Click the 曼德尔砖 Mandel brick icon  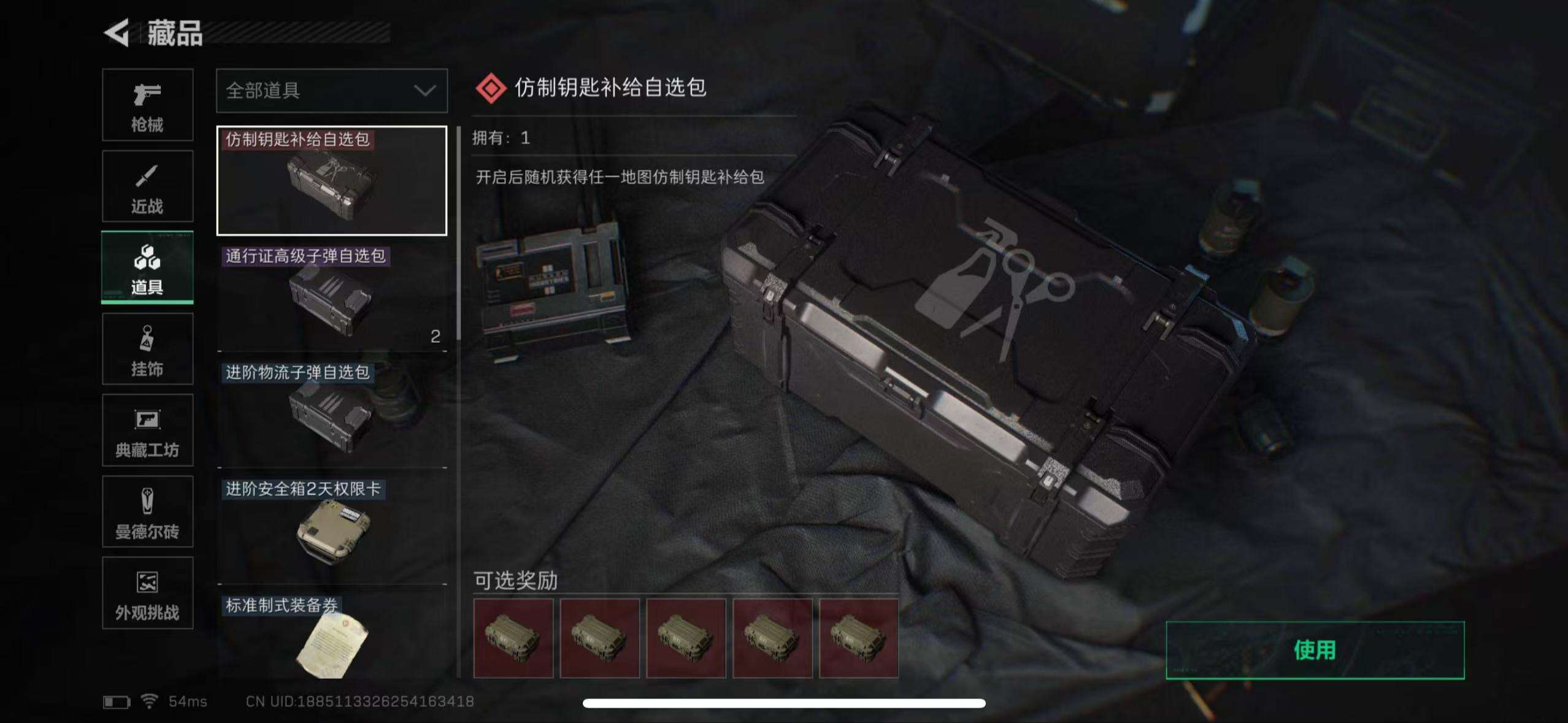(x=147, y=512)
